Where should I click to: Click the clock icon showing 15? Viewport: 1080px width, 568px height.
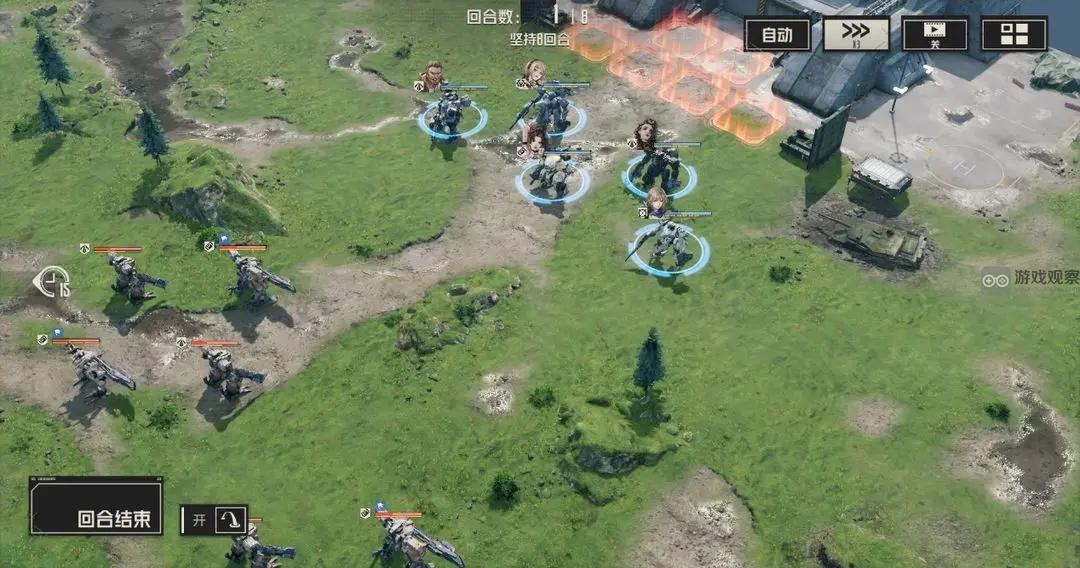click(50, 284)
